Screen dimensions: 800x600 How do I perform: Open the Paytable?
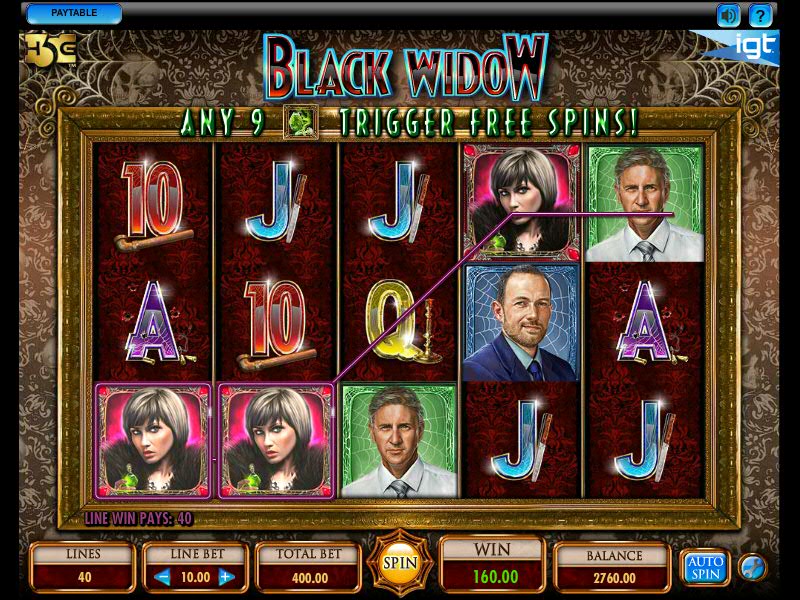click(x=73, y=13)
